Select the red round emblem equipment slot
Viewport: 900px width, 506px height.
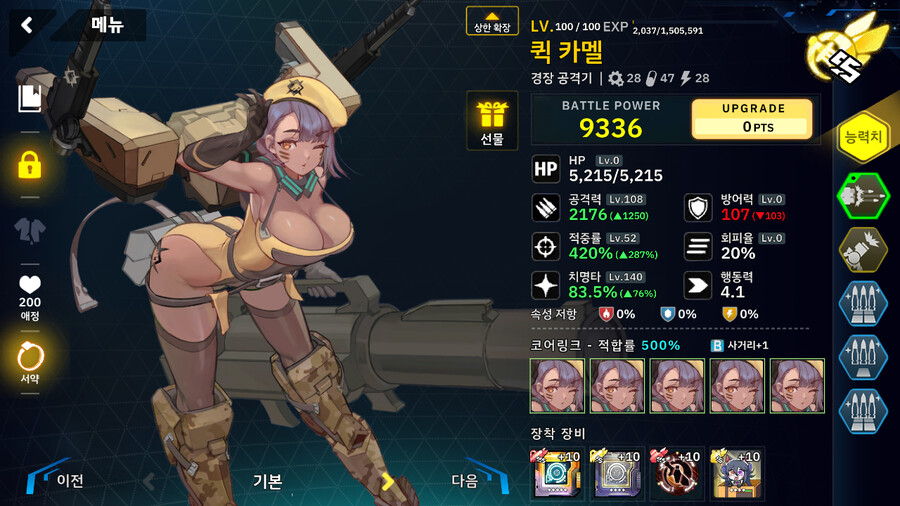pos(677,474)
